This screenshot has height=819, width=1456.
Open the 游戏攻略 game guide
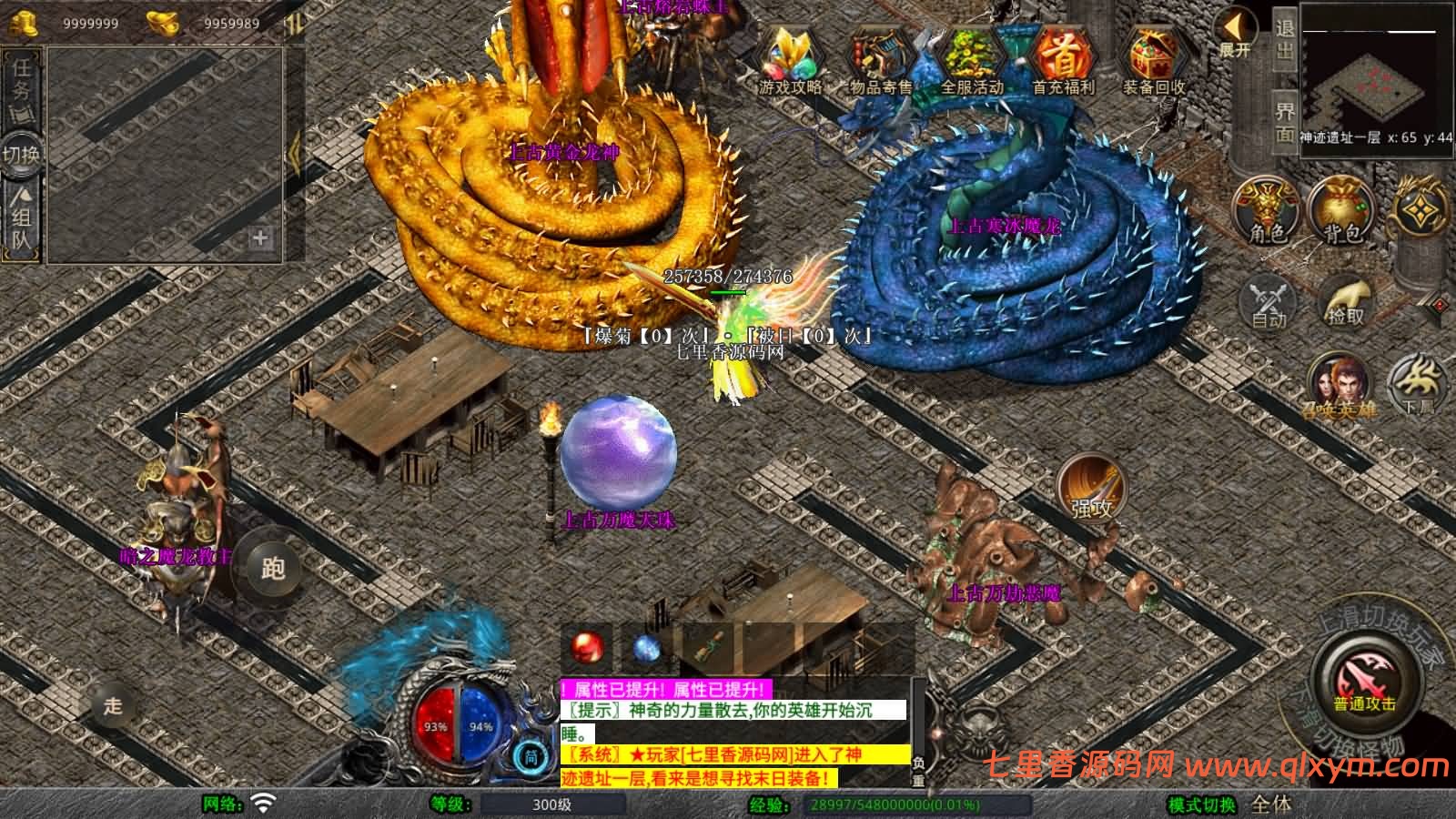point(790,60)
